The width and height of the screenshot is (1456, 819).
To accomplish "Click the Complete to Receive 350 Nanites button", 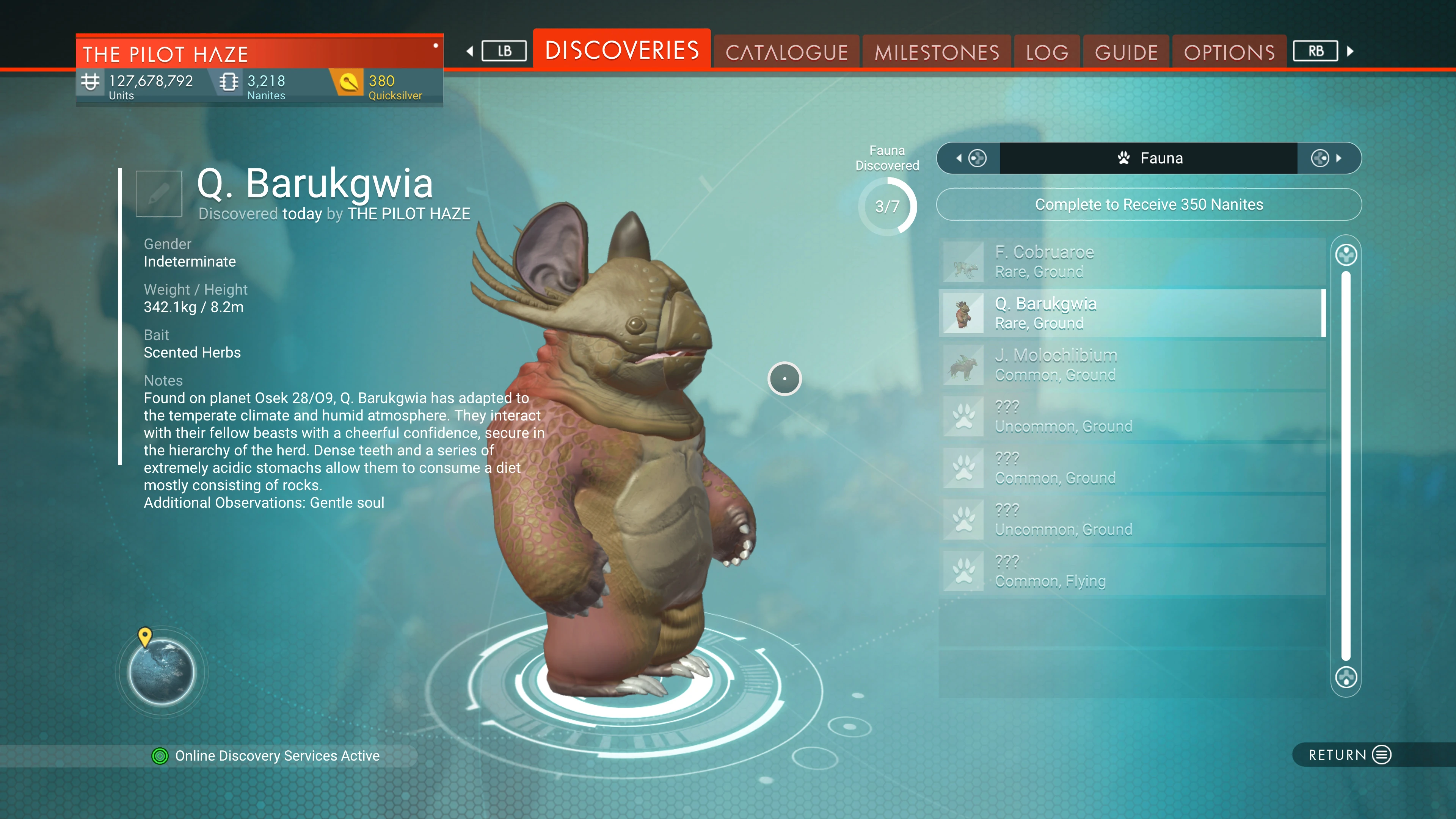I will click(1148, 205).
